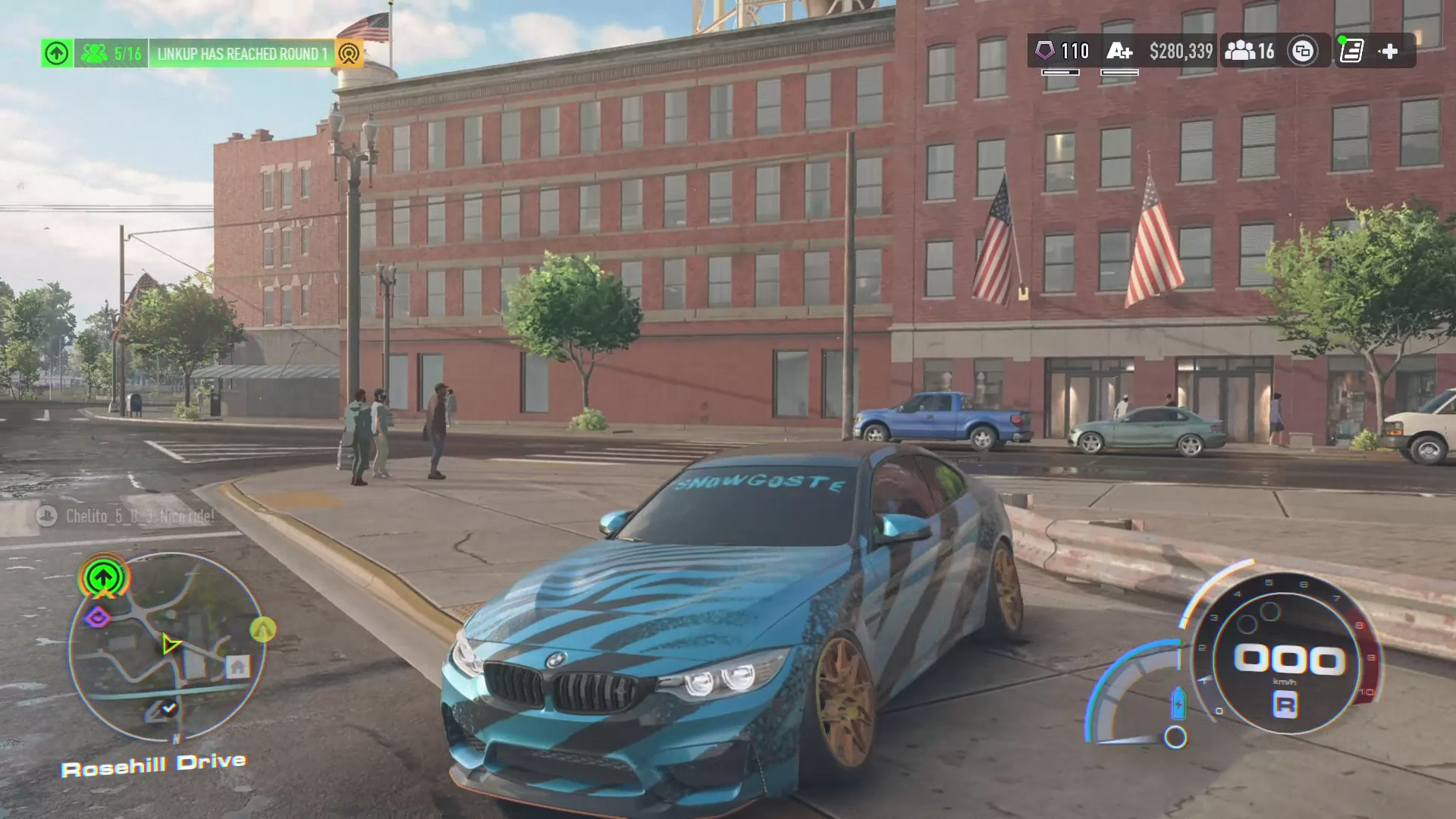Open the players list showing 16
The image size is (1456, 819).
pos(1250,52)
